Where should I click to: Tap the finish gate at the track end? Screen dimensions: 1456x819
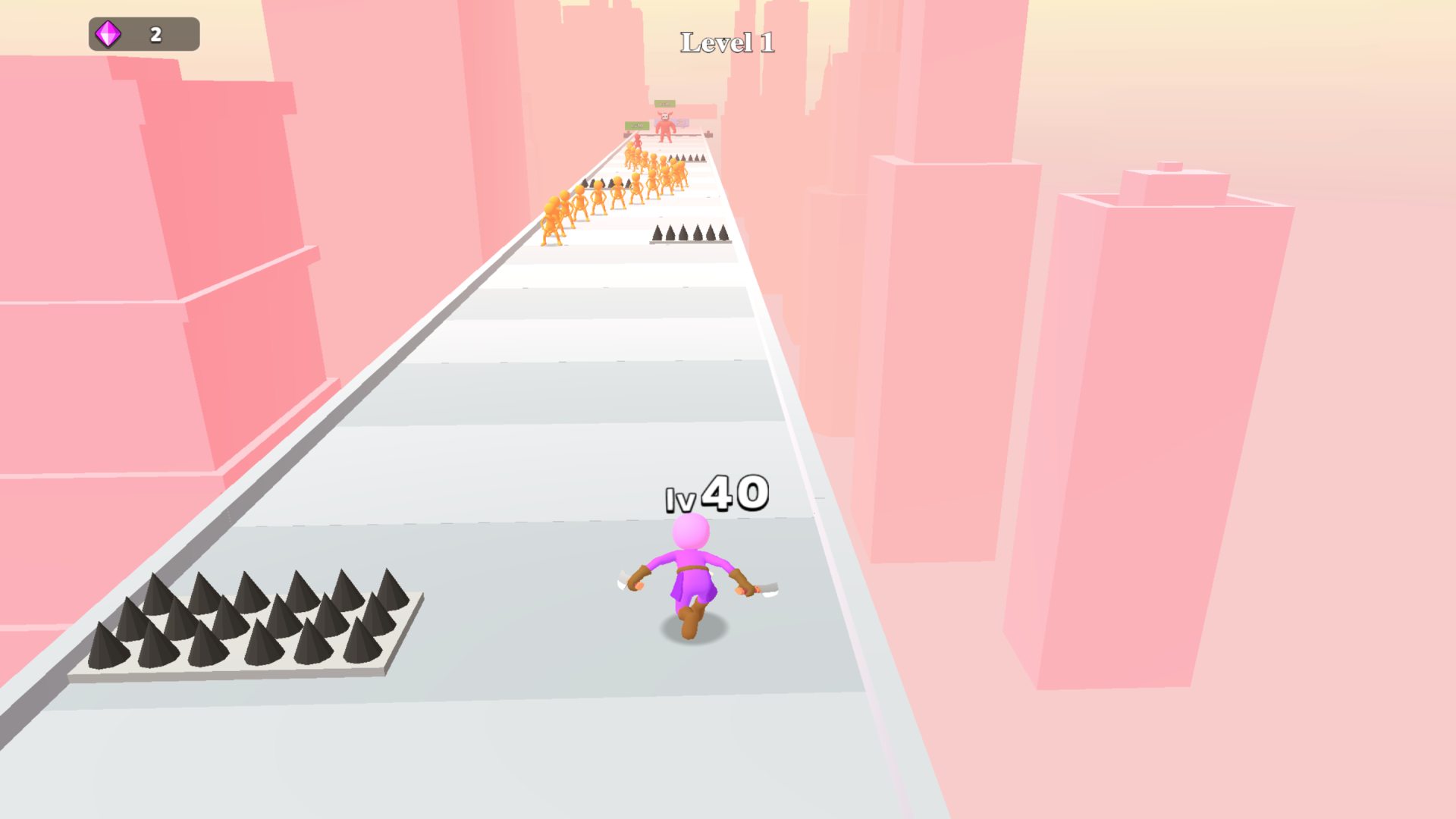pyautogui.click(x=667, y=135)
